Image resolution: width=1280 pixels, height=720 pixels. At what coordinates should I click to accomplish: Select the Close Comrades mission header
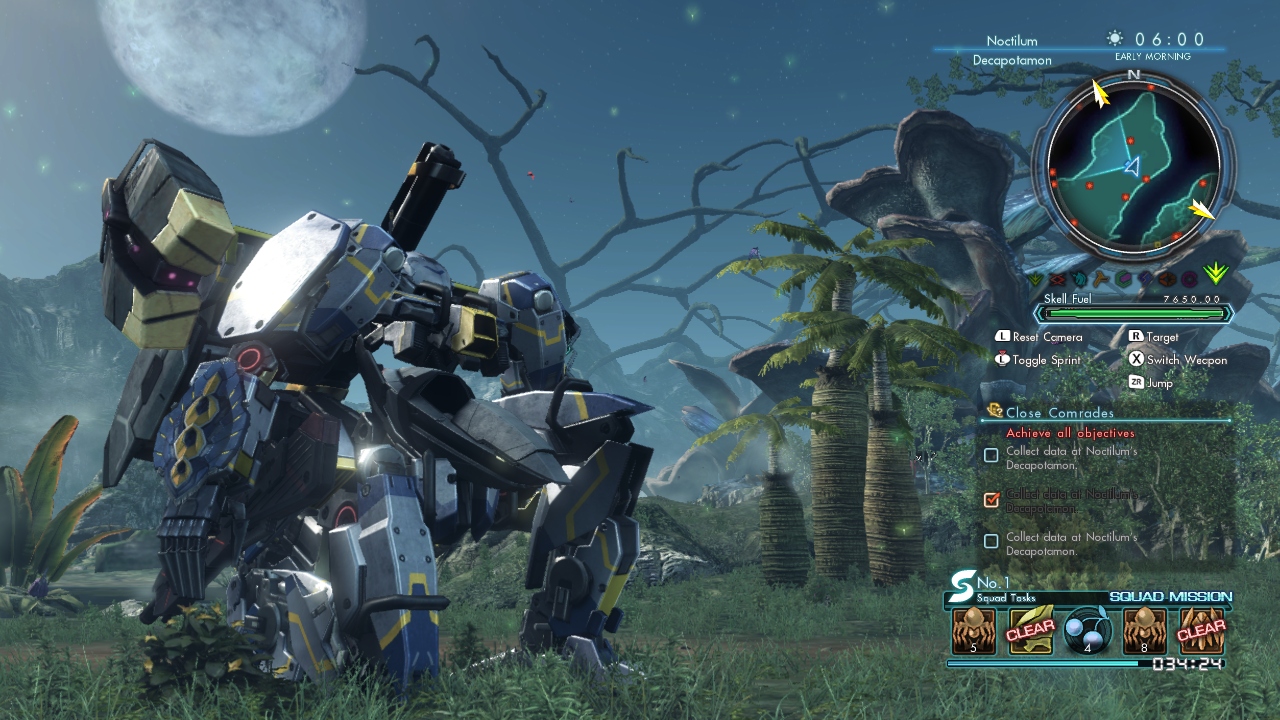pos(1059,412)
